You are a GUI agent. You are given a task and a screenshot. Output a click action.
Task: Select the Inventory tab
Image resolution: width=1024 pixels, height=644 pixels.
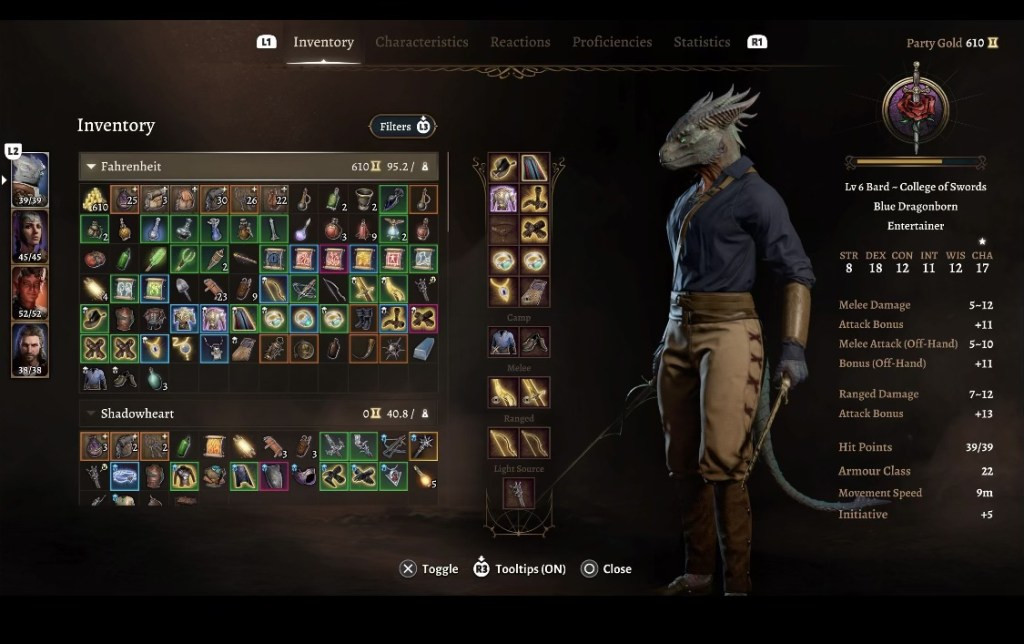point(323,42)
